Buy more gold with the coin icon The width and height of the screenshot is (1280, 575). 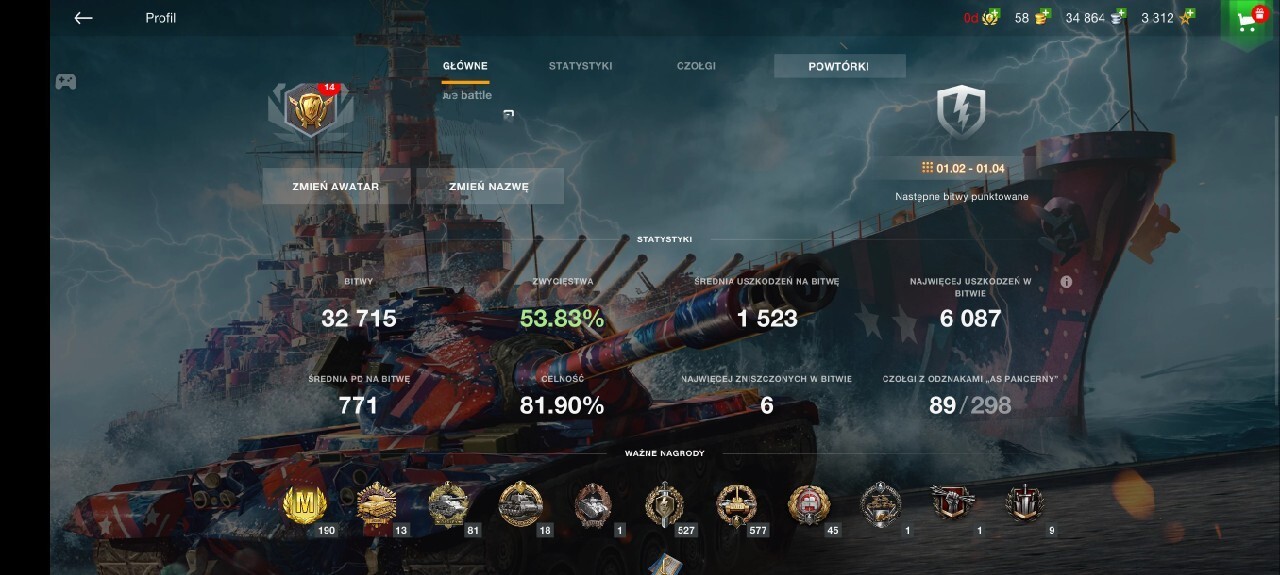pos(1044,17)
